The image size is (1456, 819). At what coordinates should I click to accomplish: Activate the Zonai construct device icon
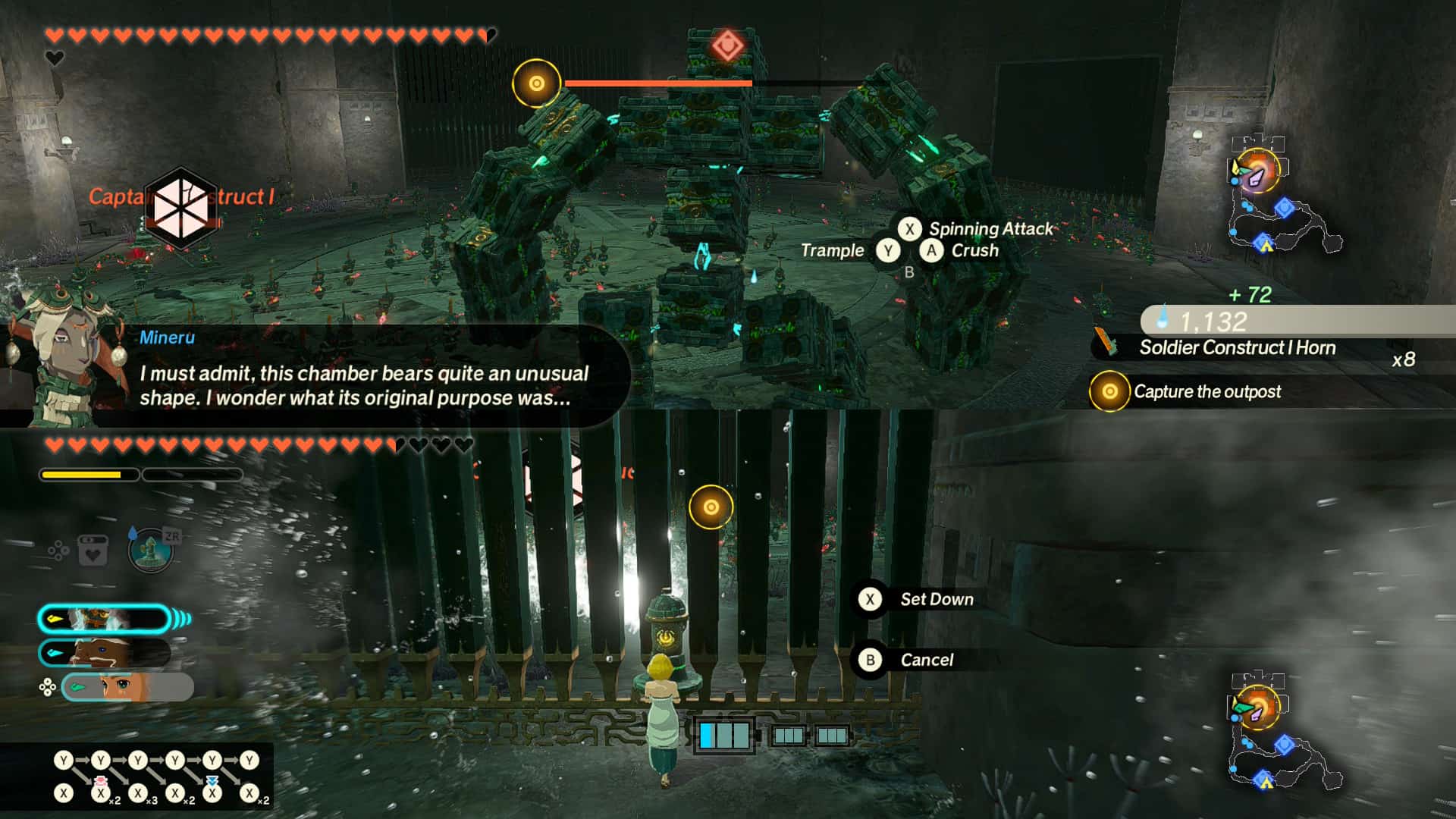(151, 550)
